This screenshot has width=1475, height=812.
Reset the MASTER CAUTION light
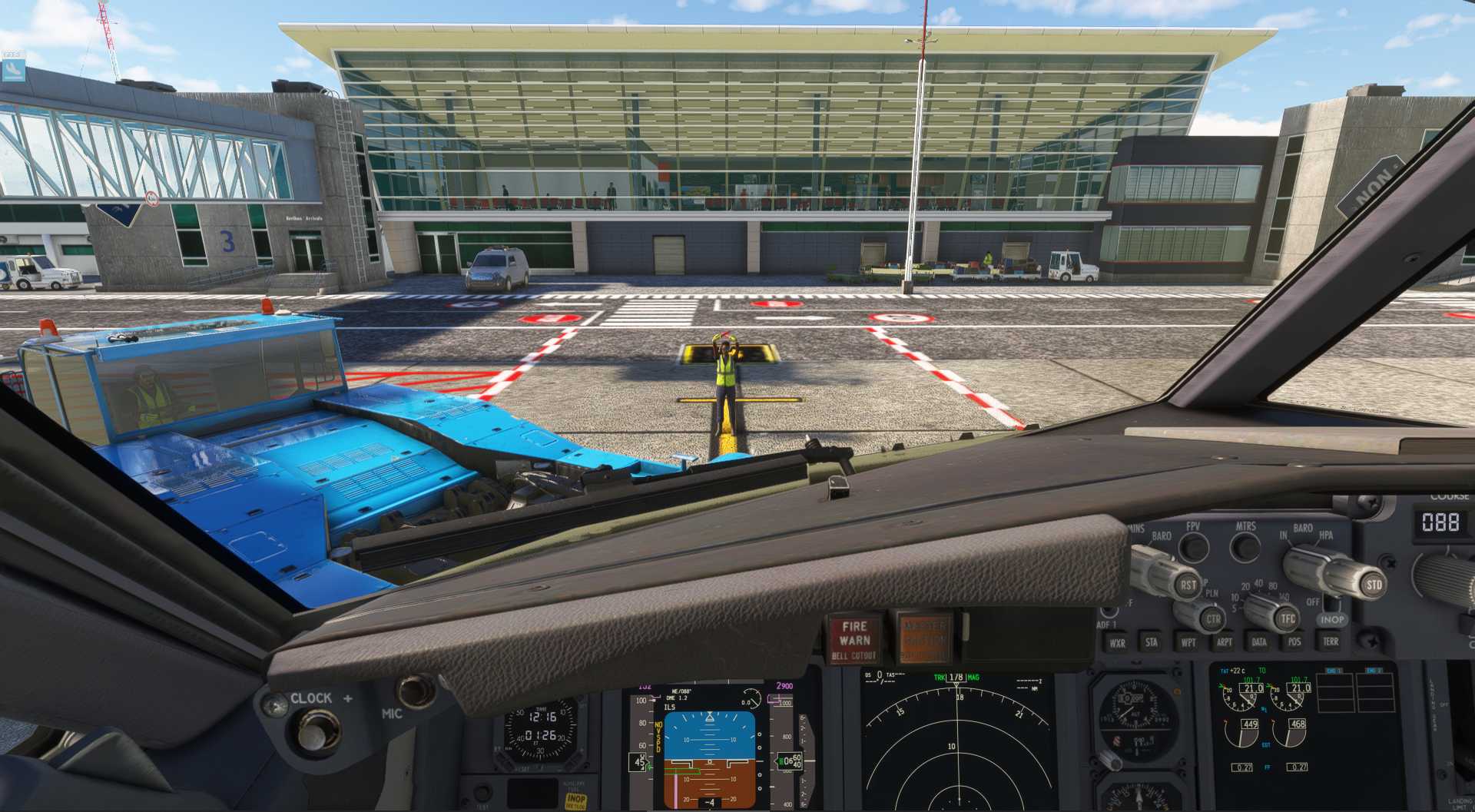pyautogui.click(x=924, y=638)
